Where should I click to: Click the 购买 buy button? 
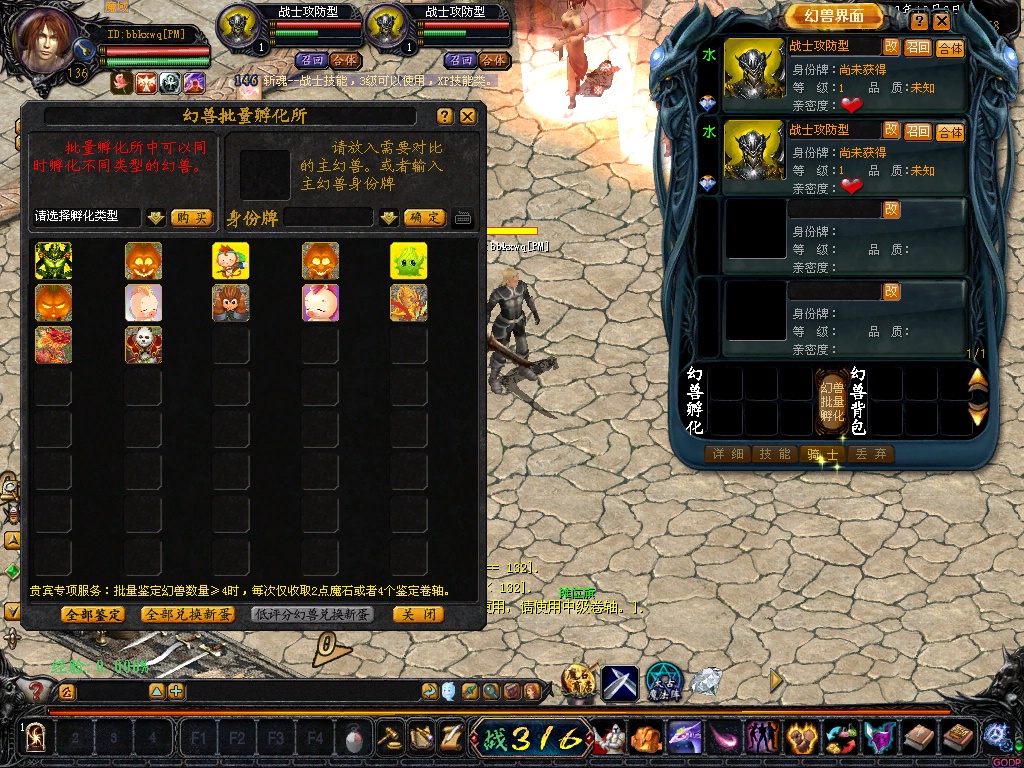coord(191,217)
